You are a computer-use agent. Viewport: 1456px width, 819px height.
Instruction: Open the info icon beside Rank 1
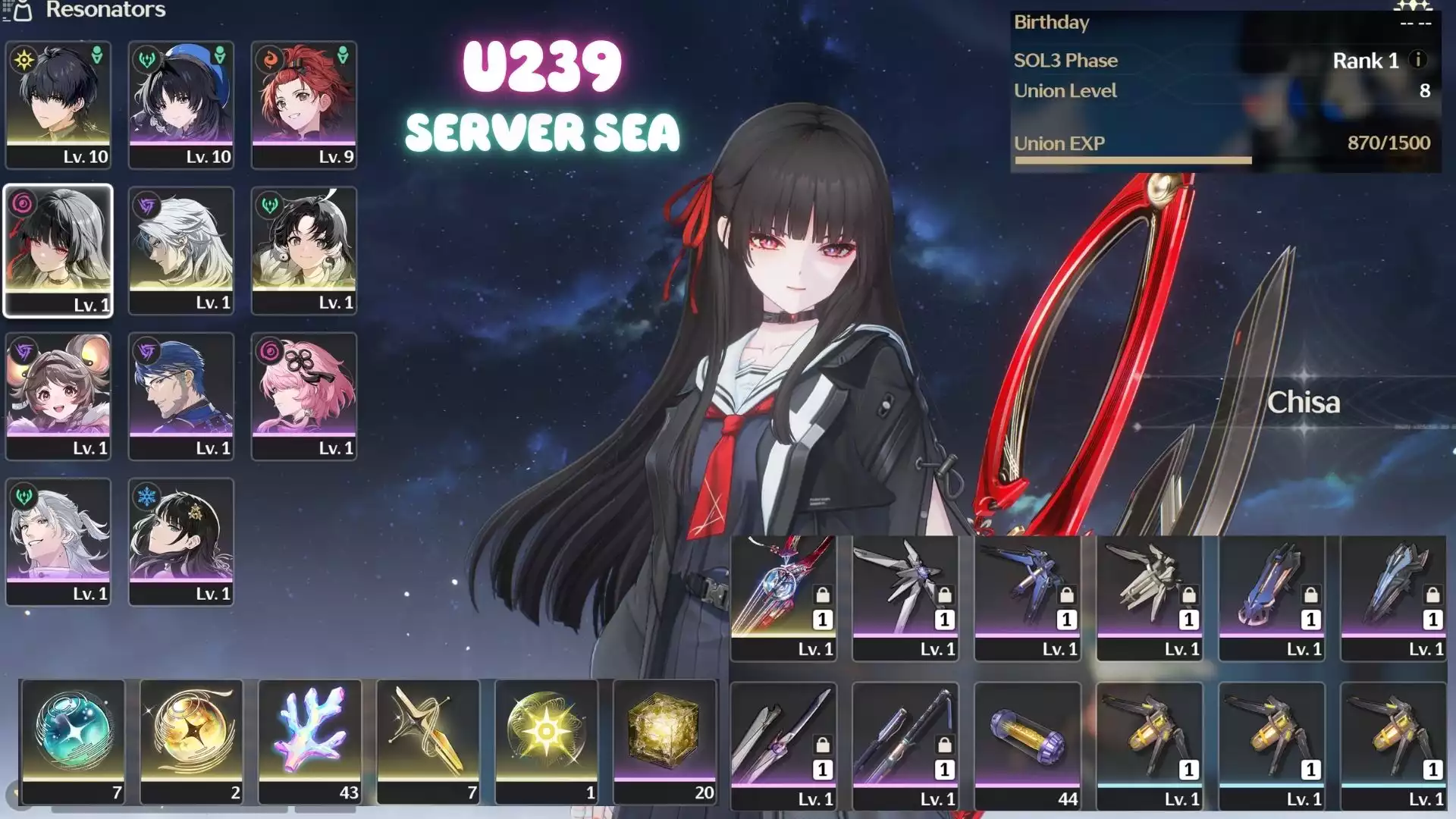1417,60
